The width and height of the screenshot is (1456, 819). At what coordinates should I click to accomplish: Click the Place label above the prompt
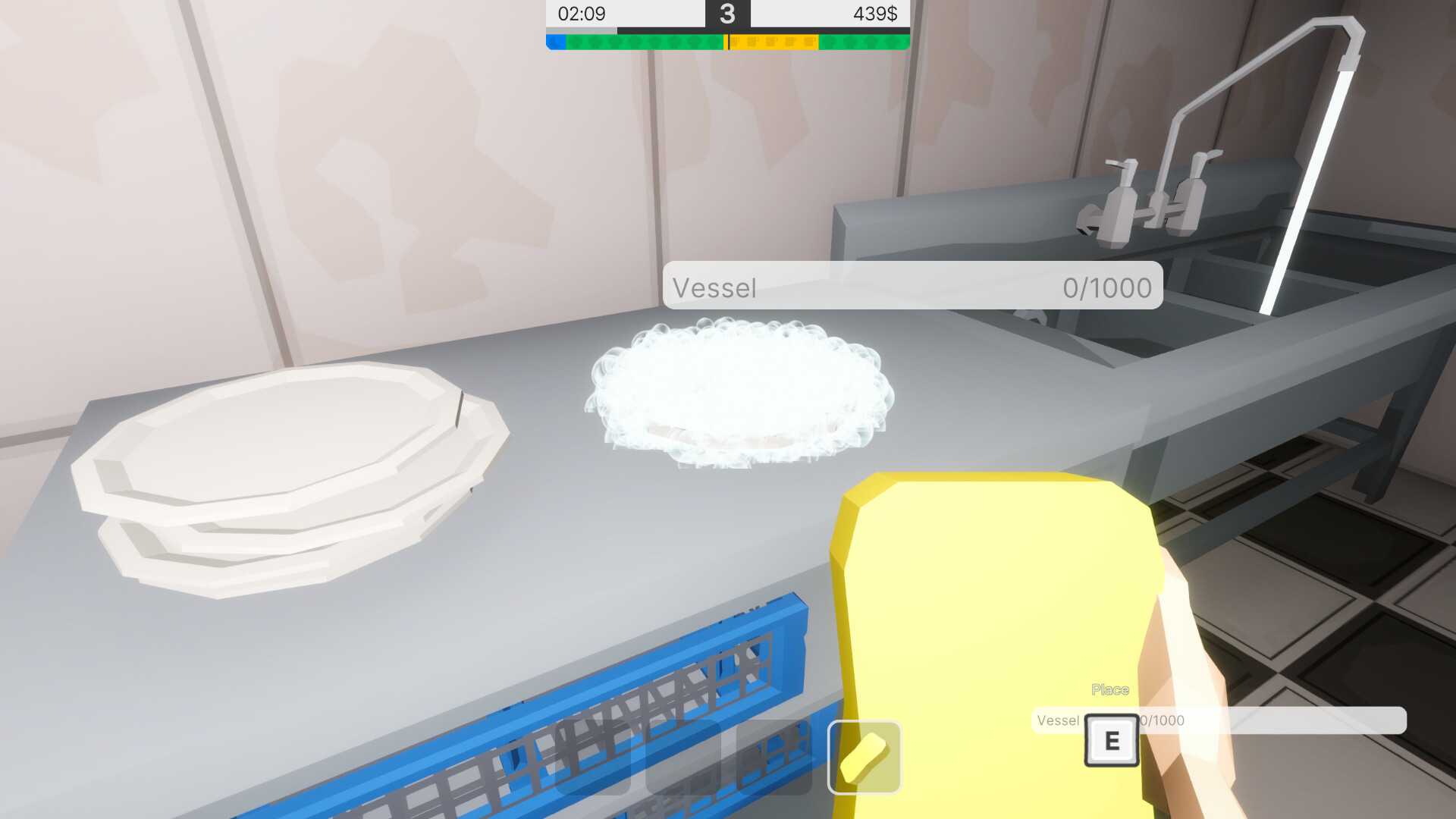point(1111,689)
